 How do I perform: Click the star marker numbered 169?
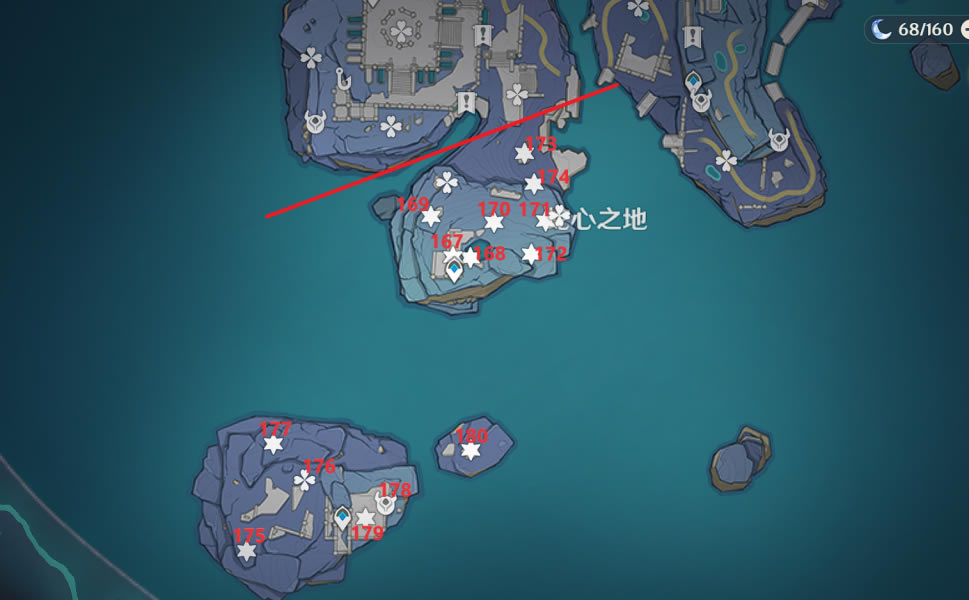click(x=431, y=217)
